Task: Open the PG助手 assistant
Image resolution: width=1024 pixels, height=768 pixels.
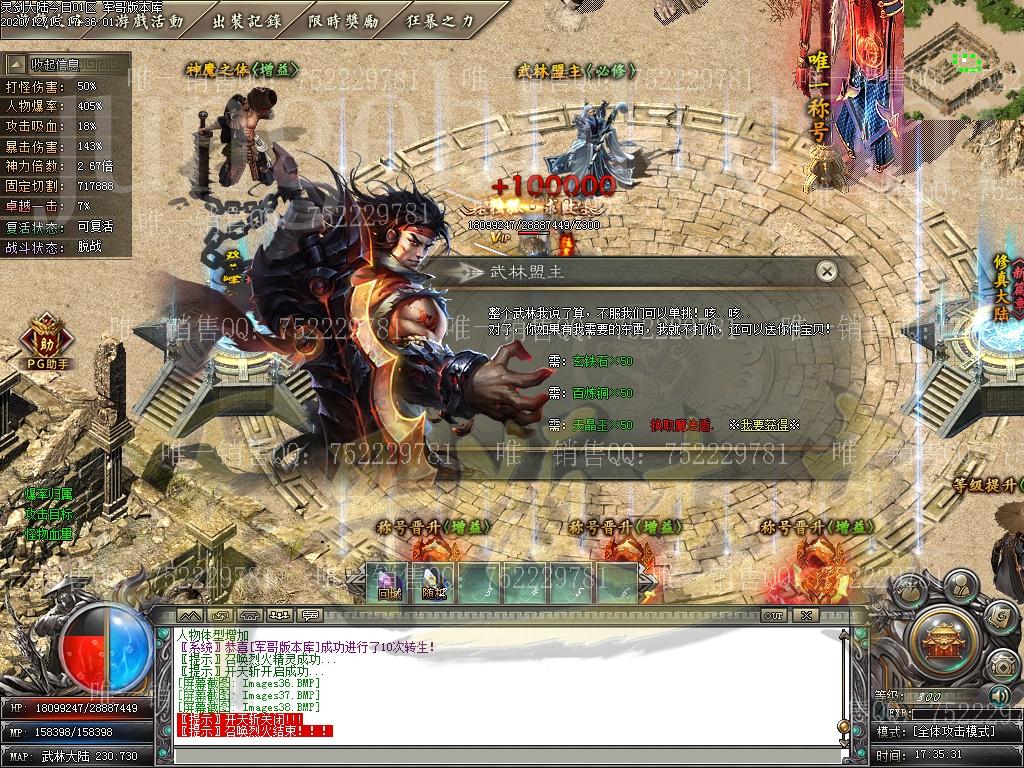Action: [x=46, y=340]
